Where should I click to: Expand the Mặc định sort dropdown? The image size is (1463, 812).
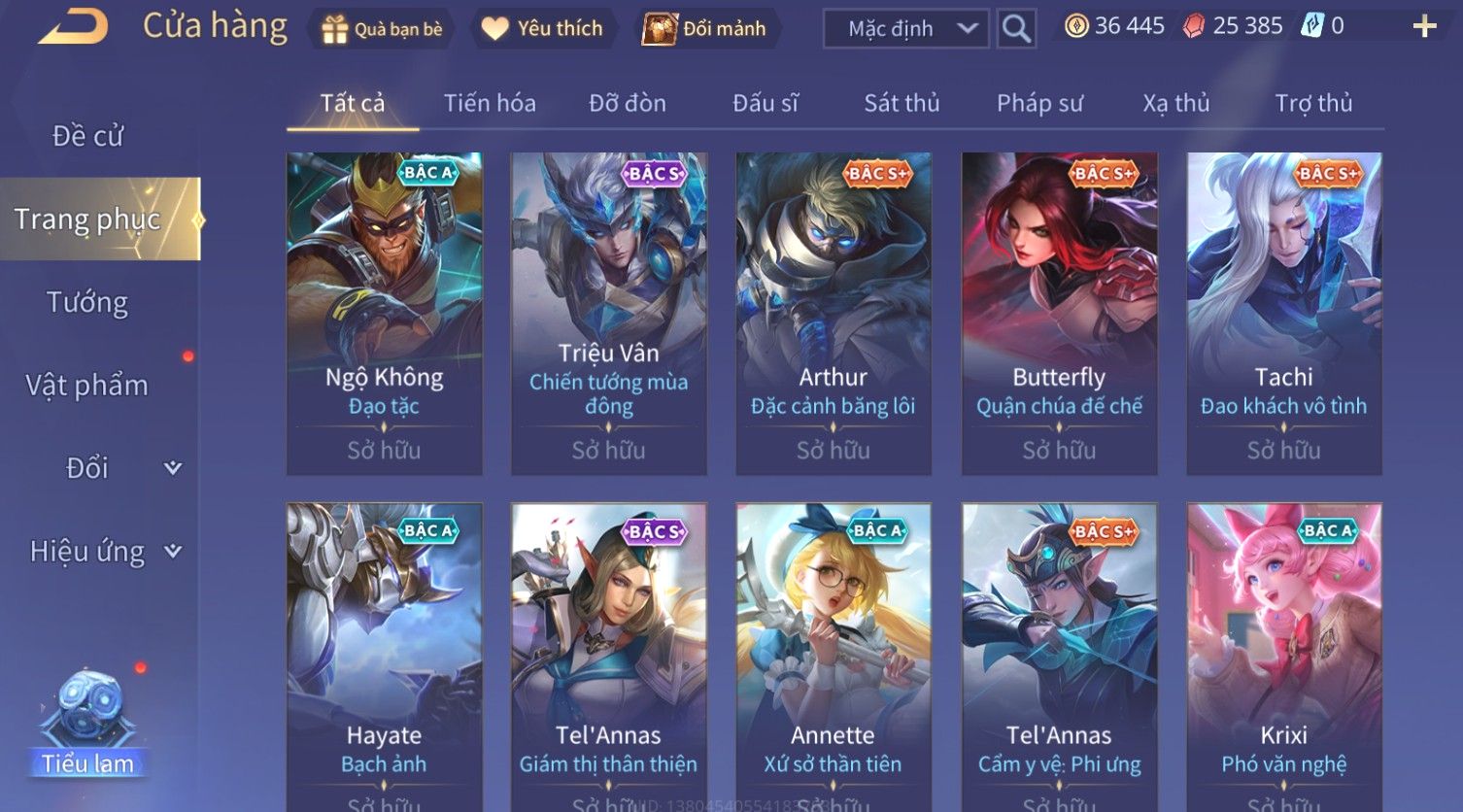click(x=905, y=29)
